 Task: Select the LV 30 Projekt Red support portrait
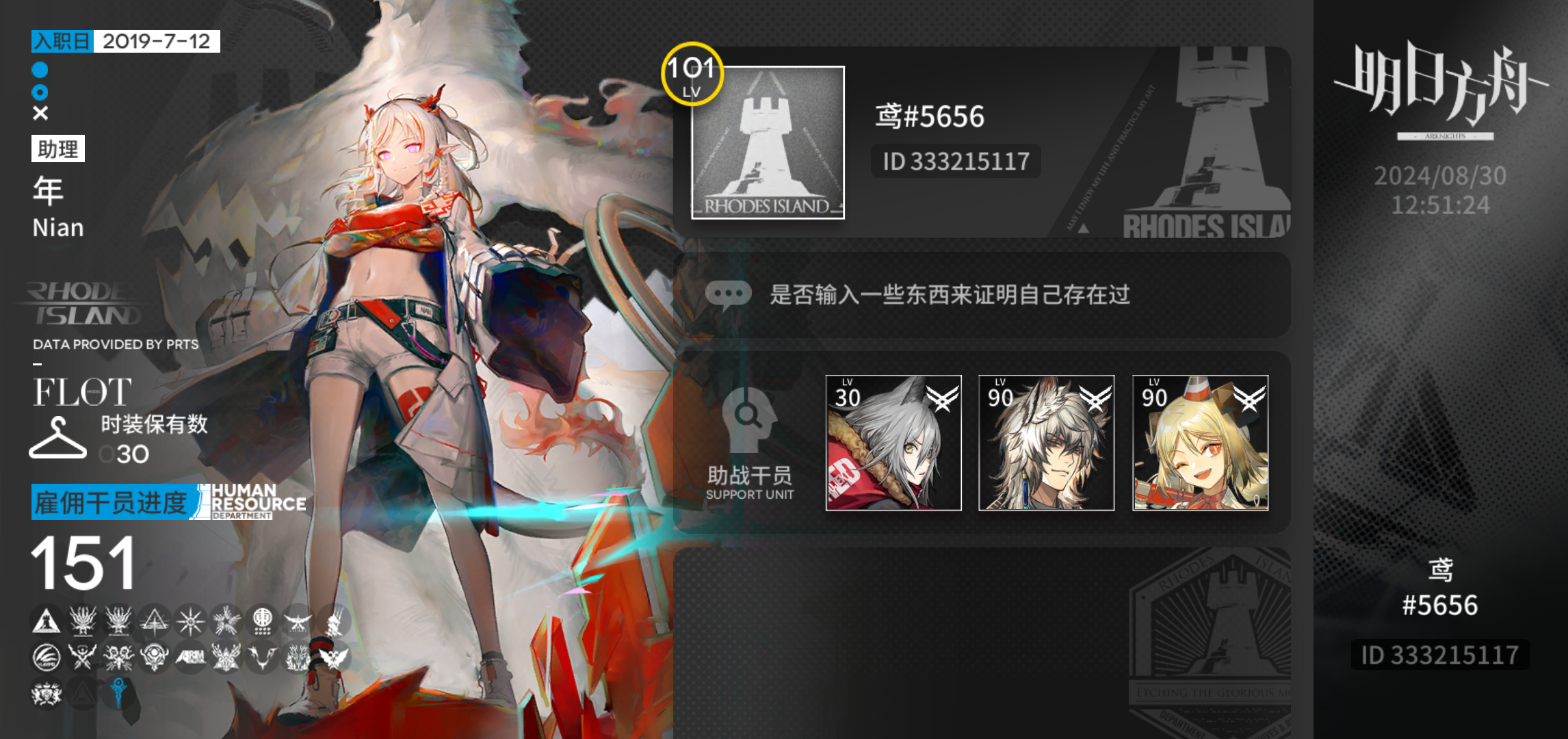[893, 443]
